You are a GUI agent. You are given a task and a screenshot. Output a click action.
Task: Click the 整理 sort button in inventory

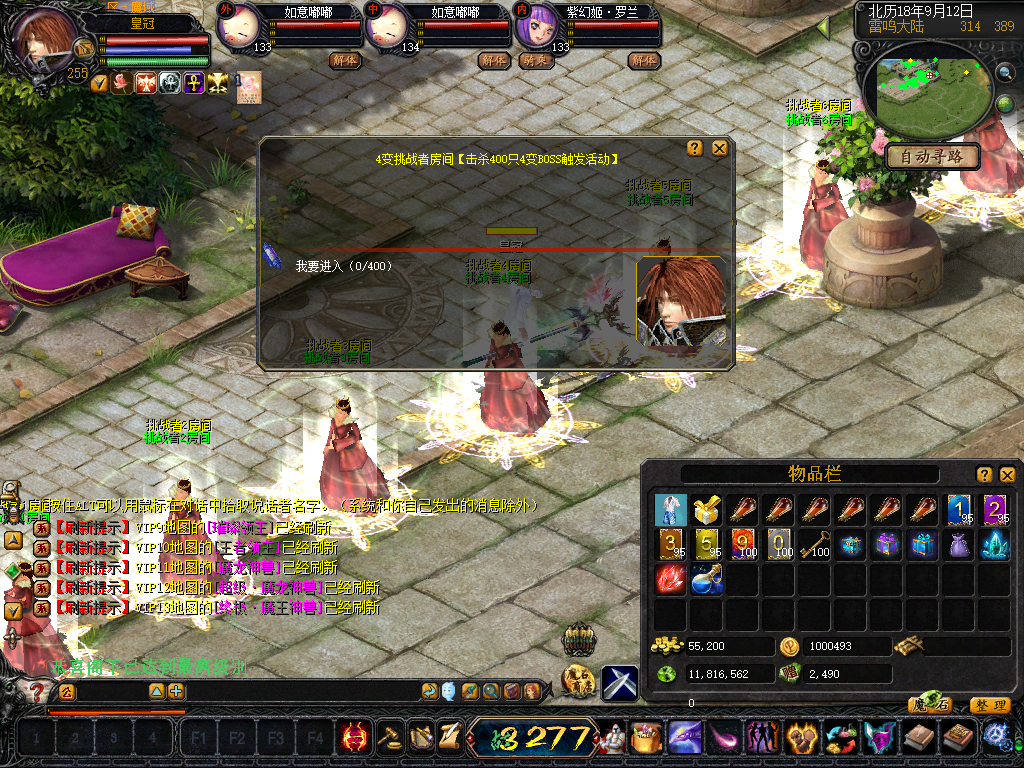pos(989,705)
